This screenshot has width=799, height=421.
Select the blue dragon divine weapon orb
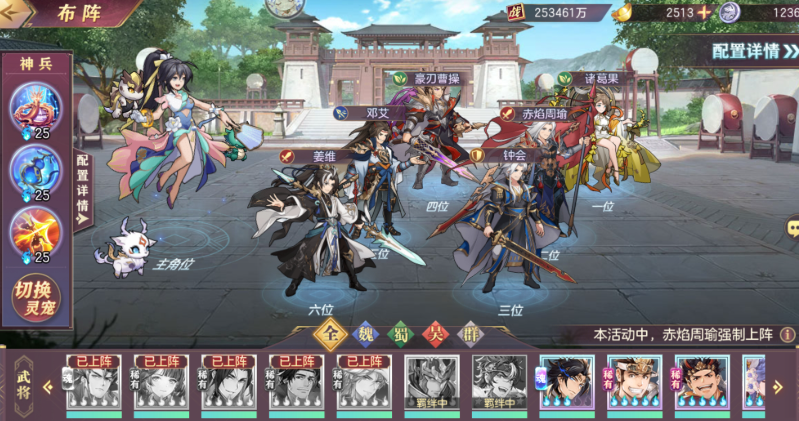(35, 171)
